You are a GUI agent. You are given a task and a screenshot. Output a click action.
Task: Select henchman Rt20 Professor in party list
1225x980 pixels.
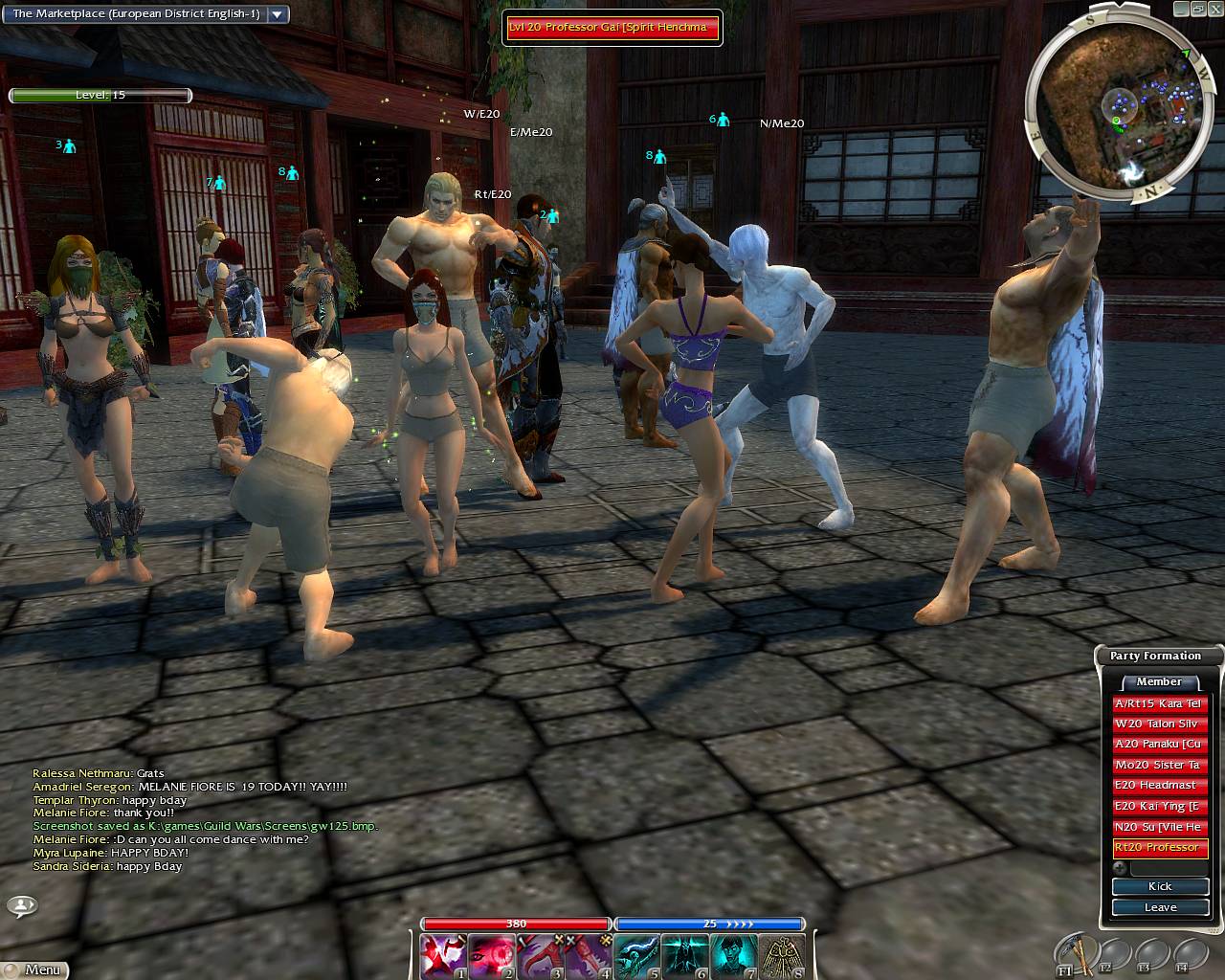click(1160, 848)
